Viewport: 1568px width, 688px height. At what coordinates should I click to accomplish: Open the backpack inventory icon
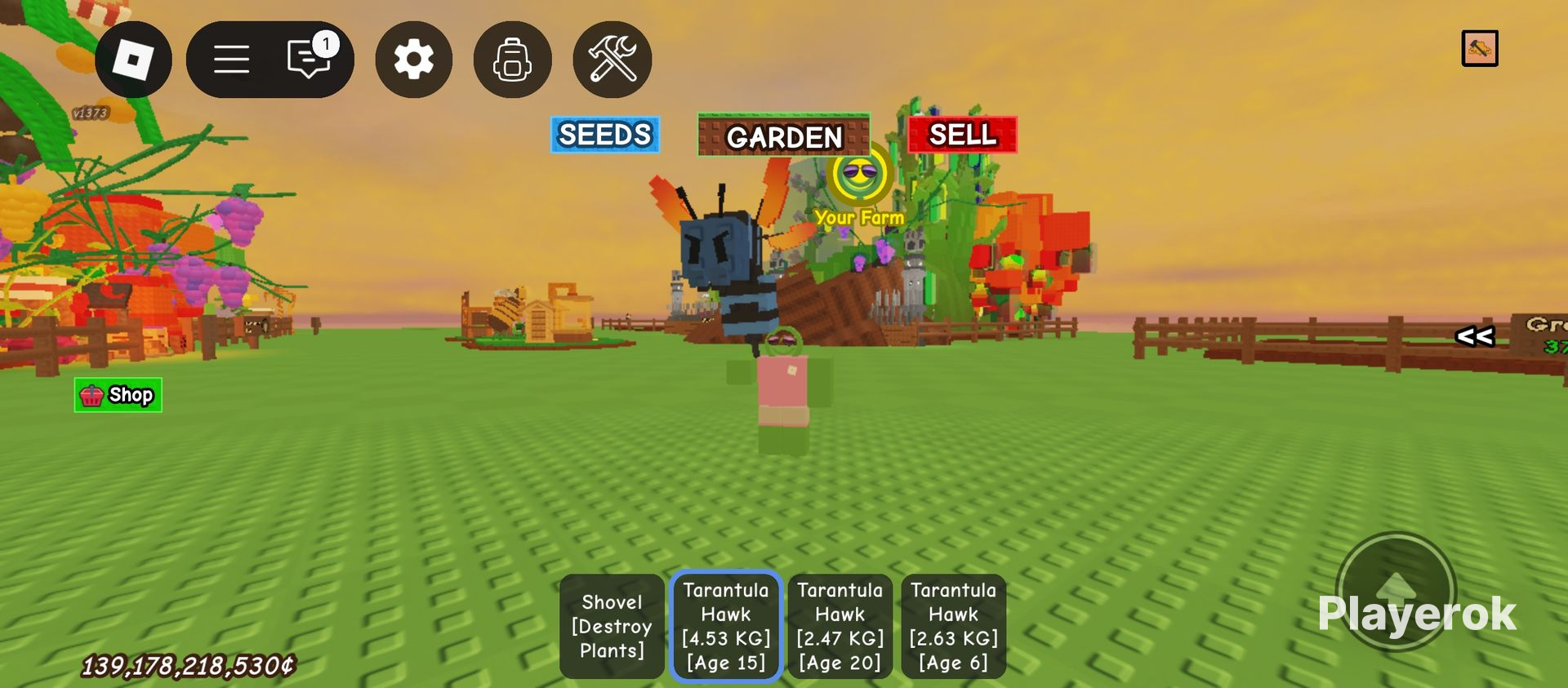(x=512, y=59)
